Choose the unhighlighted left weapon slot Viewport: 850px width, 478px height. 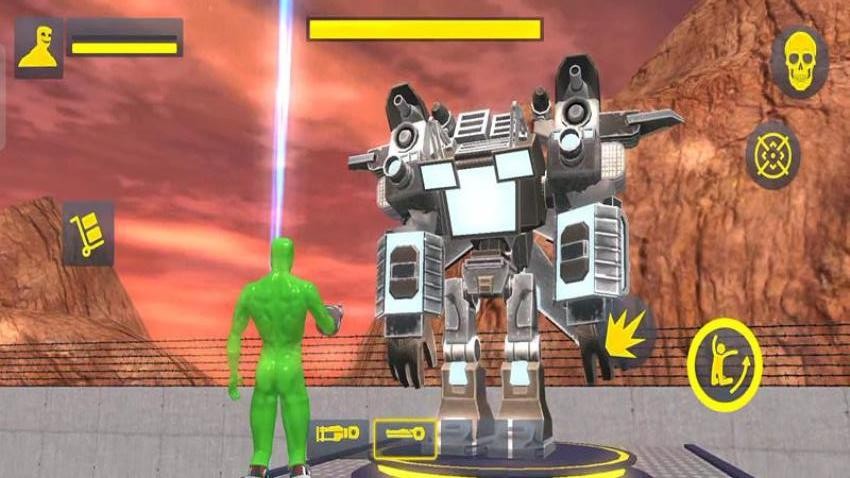[337, 434]
